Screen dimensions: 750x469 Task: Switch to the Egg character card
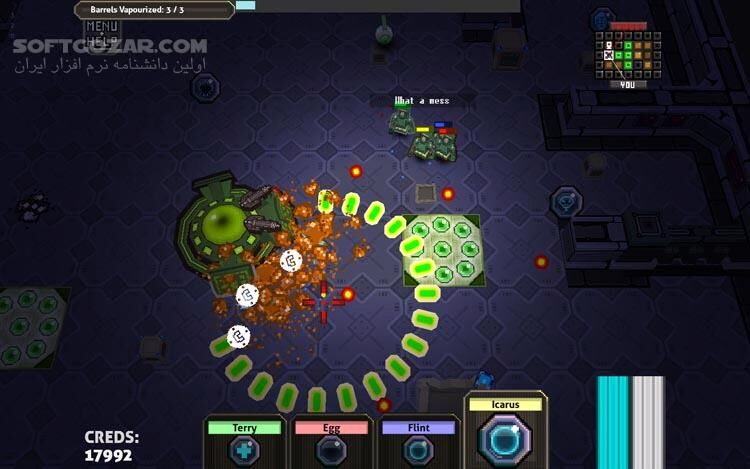point(331,443)
